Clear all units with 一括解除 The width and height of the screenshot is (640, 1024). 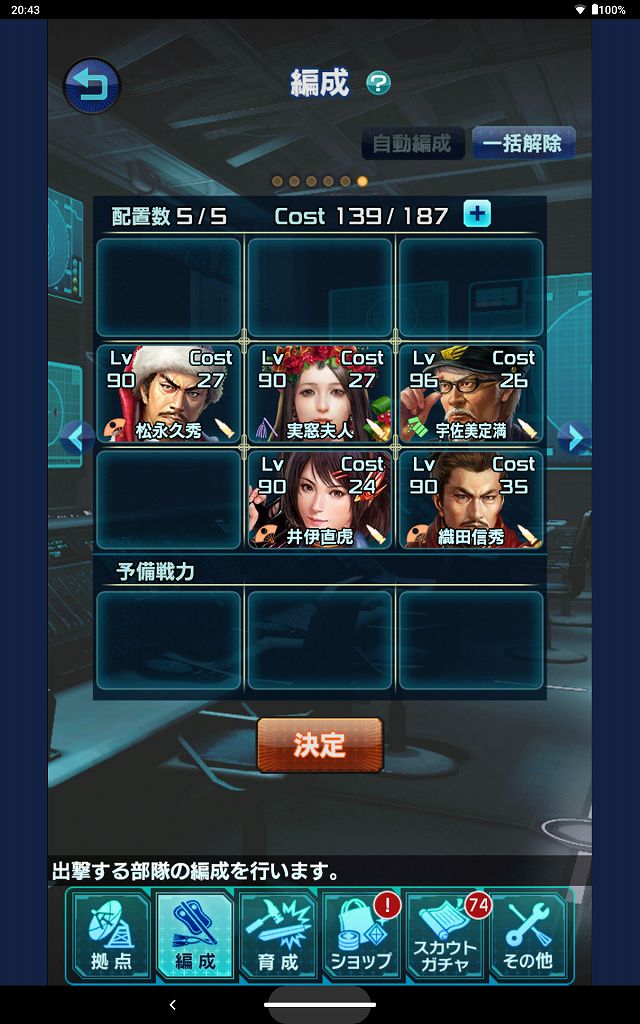tap(521, 143)
